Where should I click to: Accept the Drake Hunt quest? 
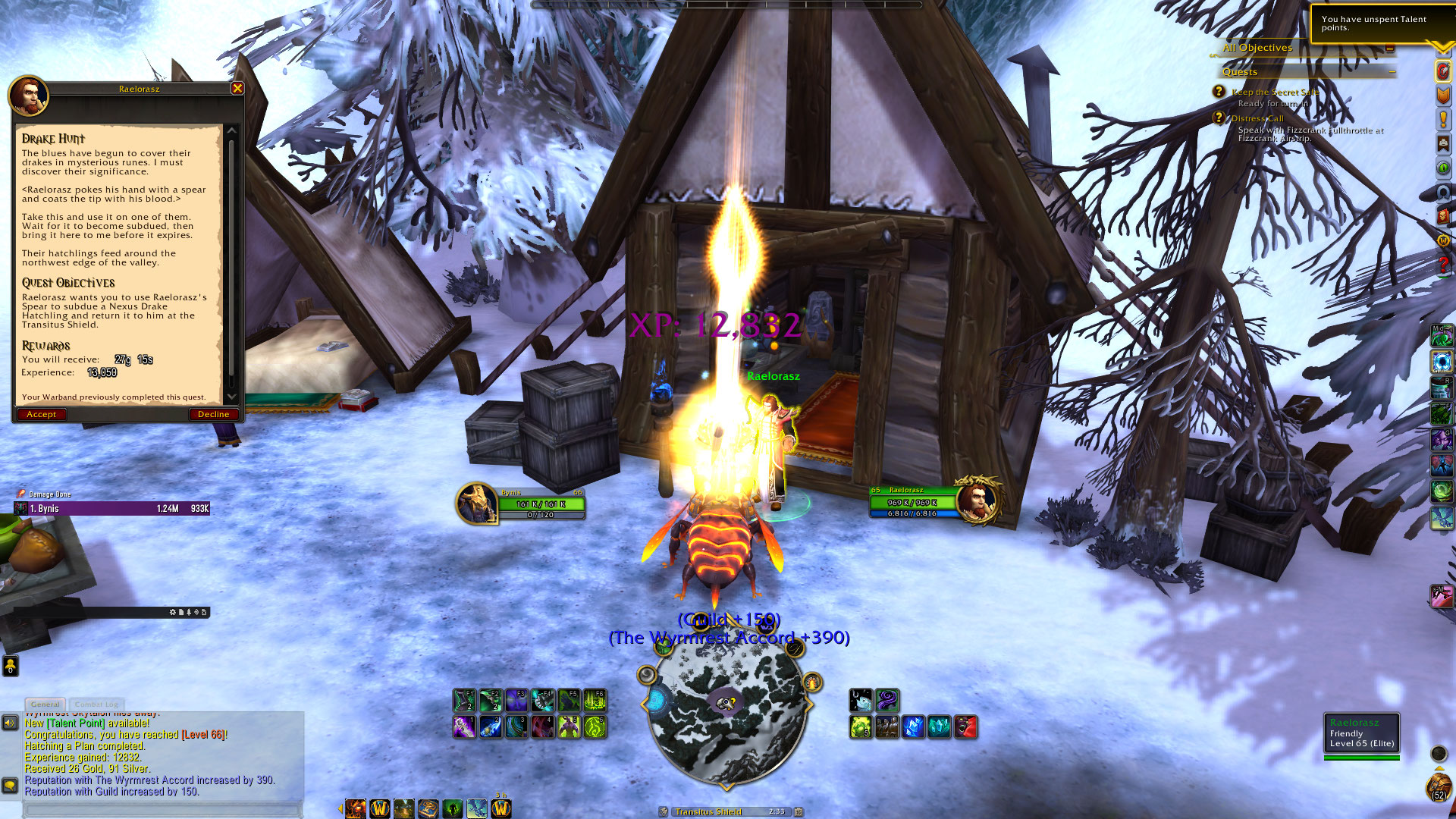(41, 415)
